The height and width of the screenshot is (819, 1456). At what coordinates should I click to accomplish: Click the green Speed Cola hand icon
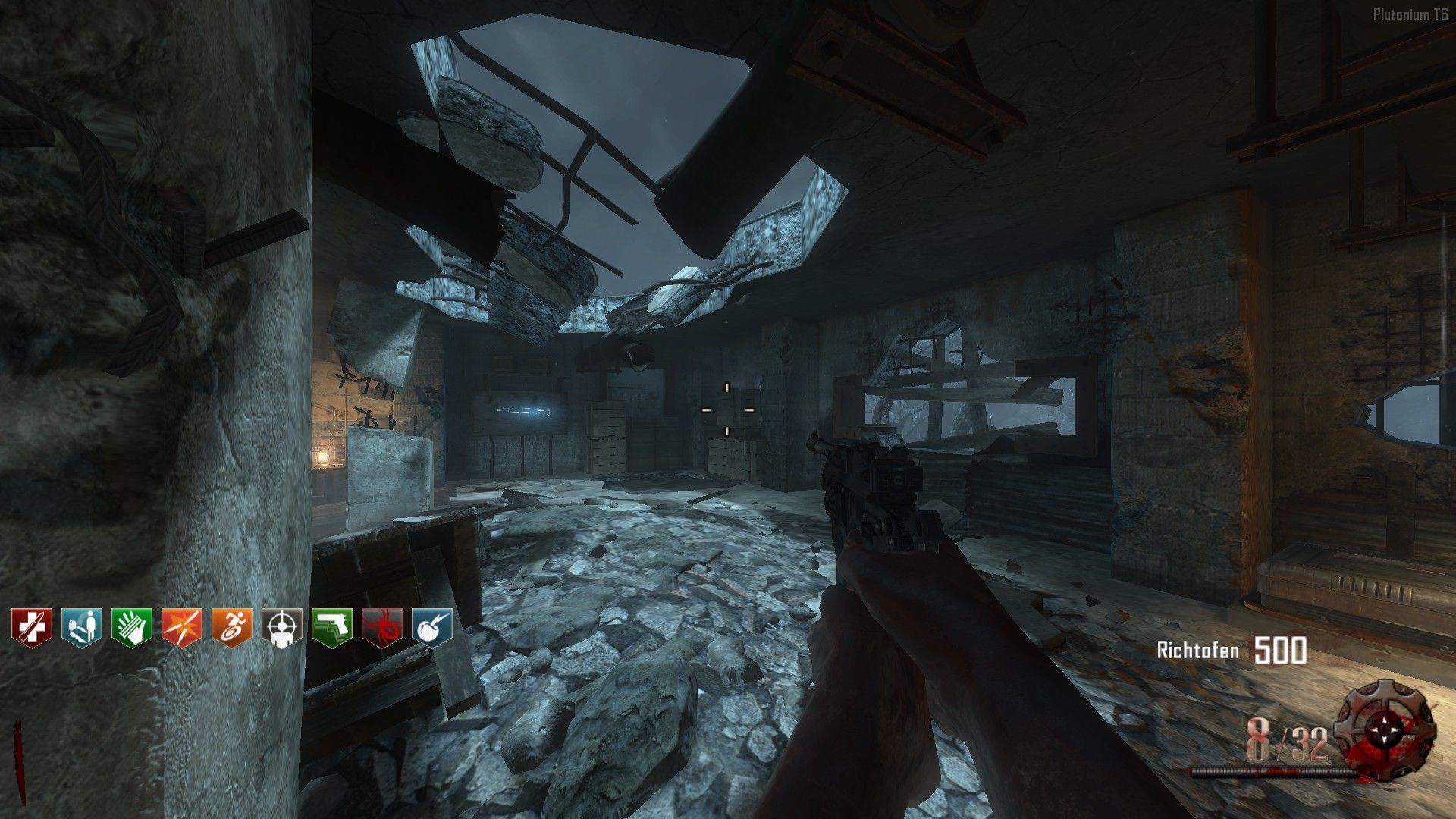point(132,626)
